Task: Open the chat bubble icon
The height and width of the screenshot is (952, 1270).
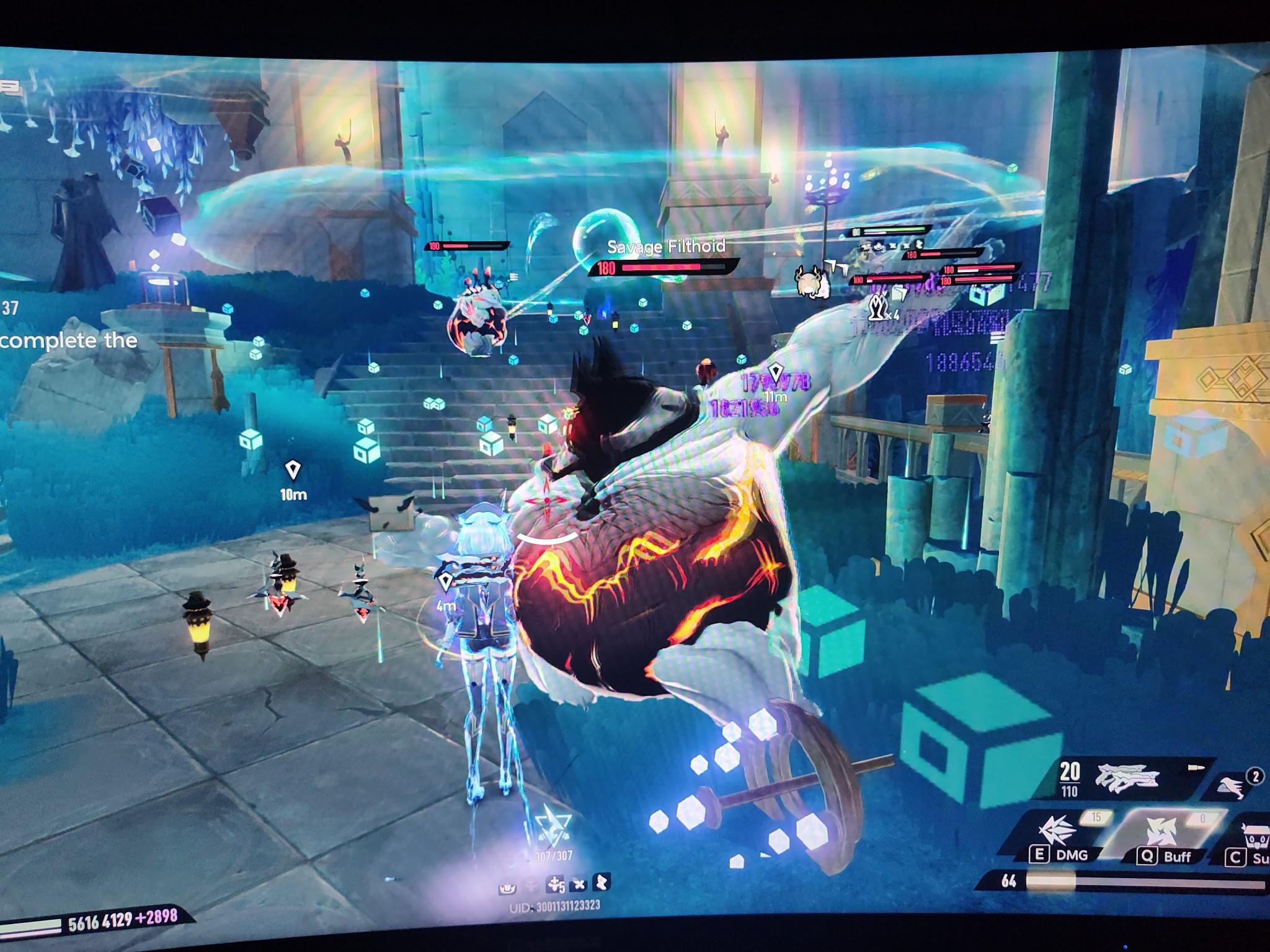Action: [x=10, y=87]
